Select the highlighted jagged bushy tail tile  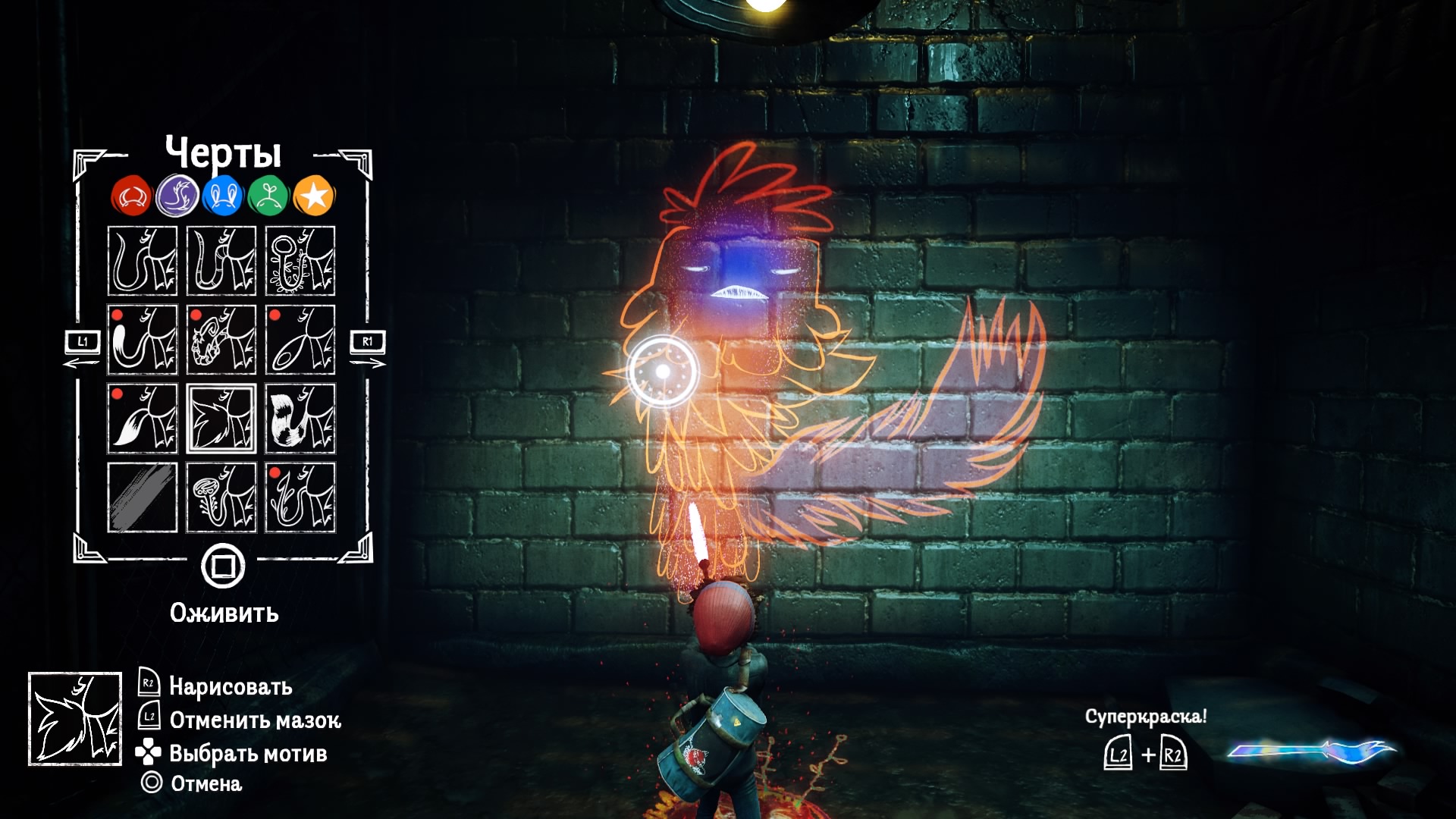pos(221,419)
